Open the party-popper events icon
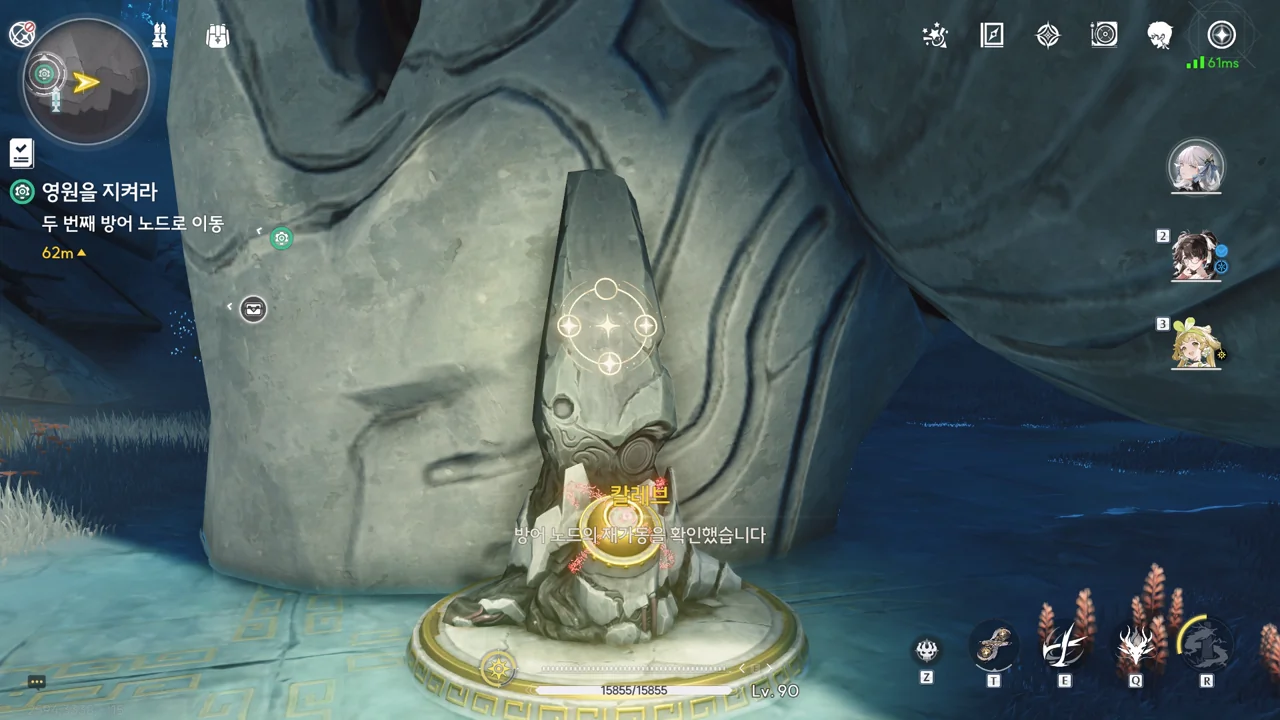 coord(935,36)
